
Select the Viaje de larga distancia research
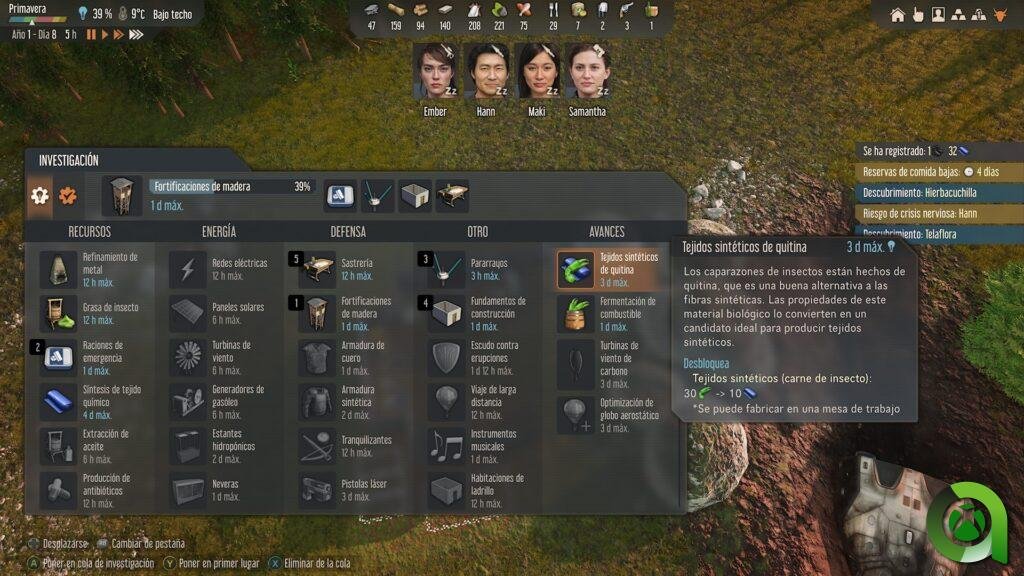[x=447, y=402]
